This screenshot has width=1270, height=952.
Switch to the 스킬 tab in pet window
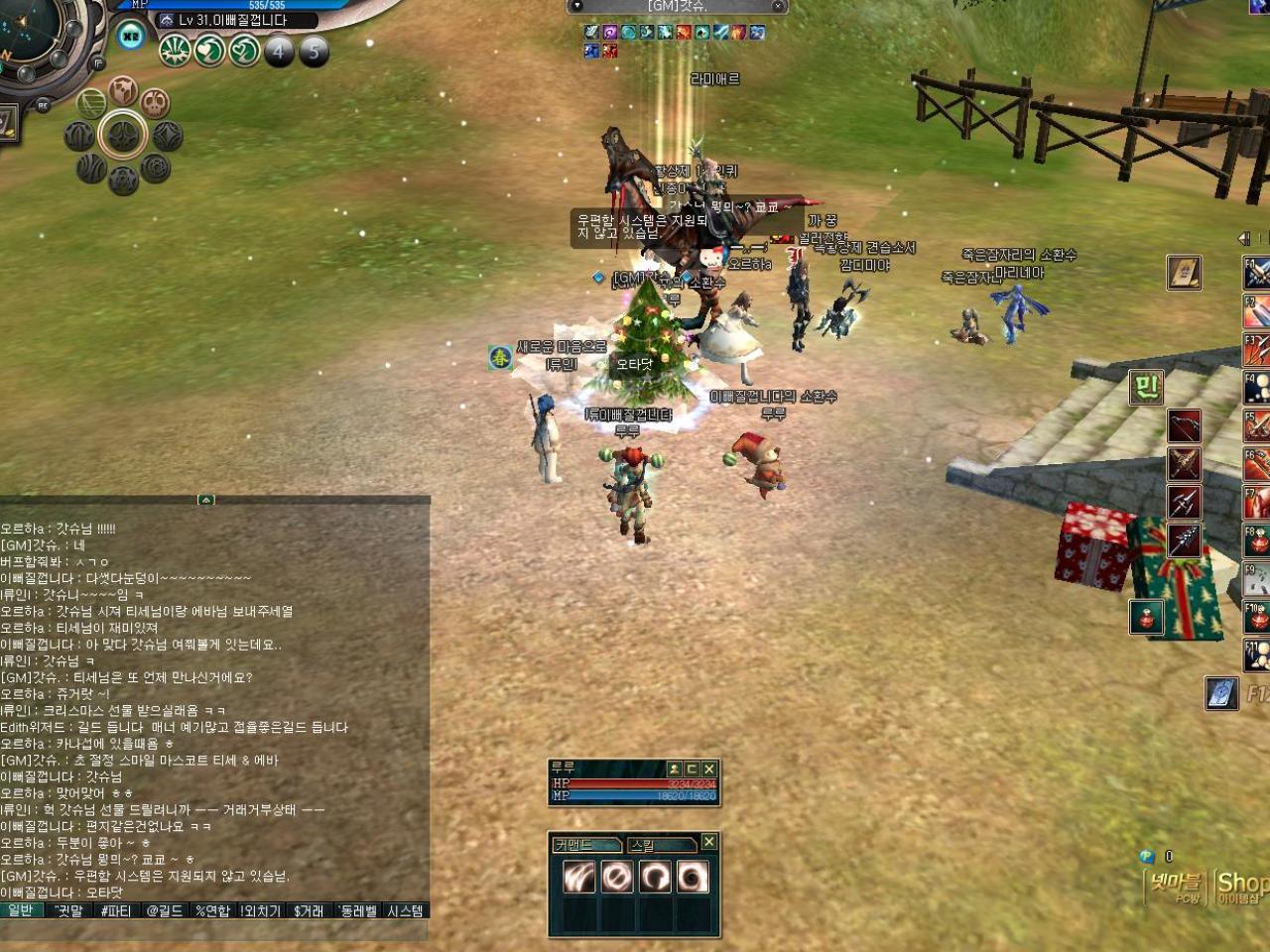point(662,844)
